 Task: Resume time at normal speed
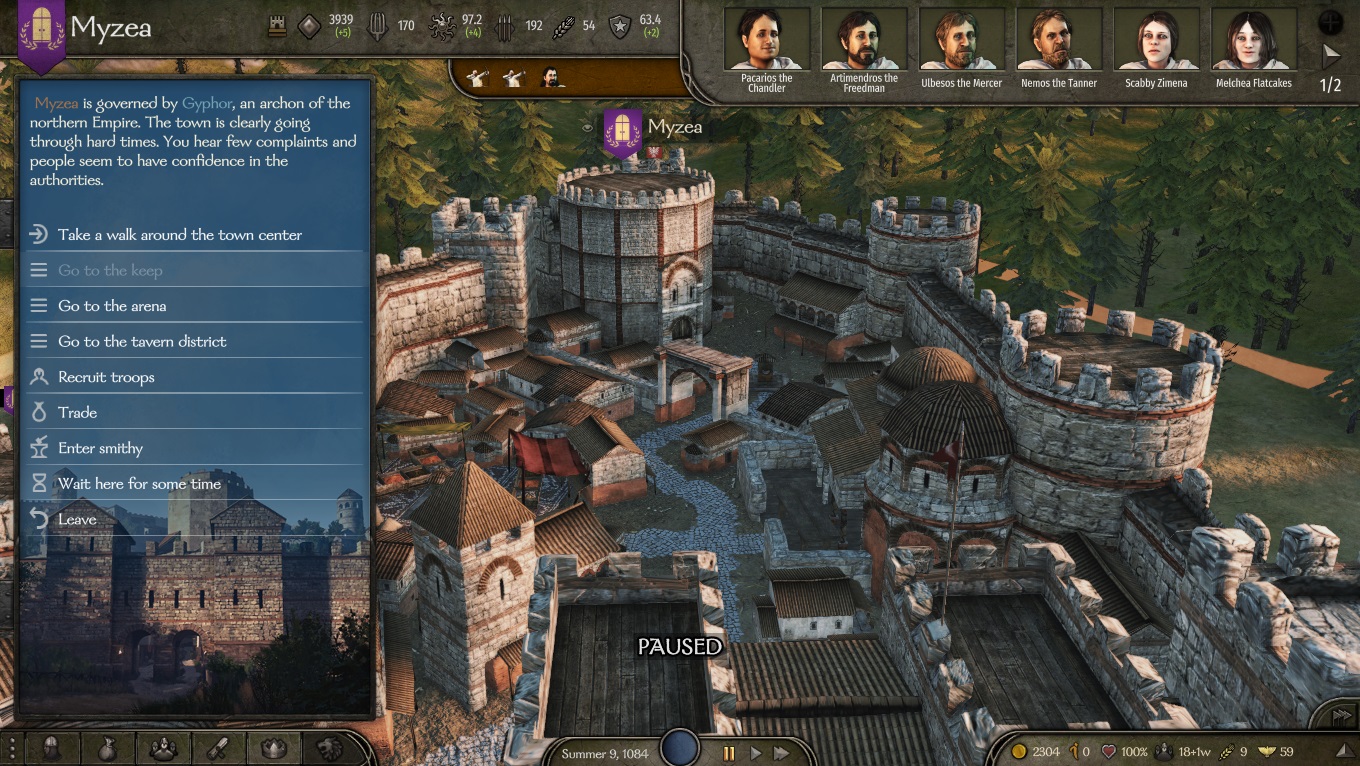coord(756,753)
